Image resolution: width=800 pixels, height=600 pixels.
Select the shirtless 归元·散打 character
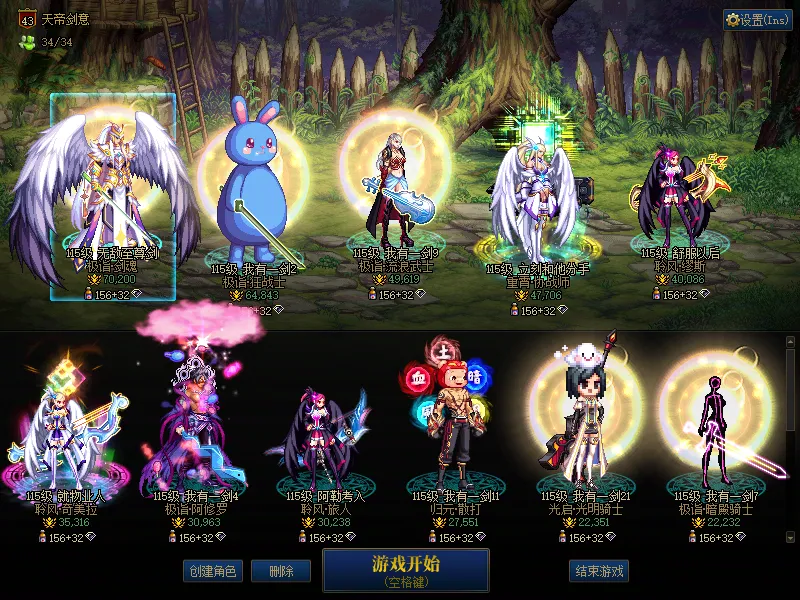click(445, 430)
